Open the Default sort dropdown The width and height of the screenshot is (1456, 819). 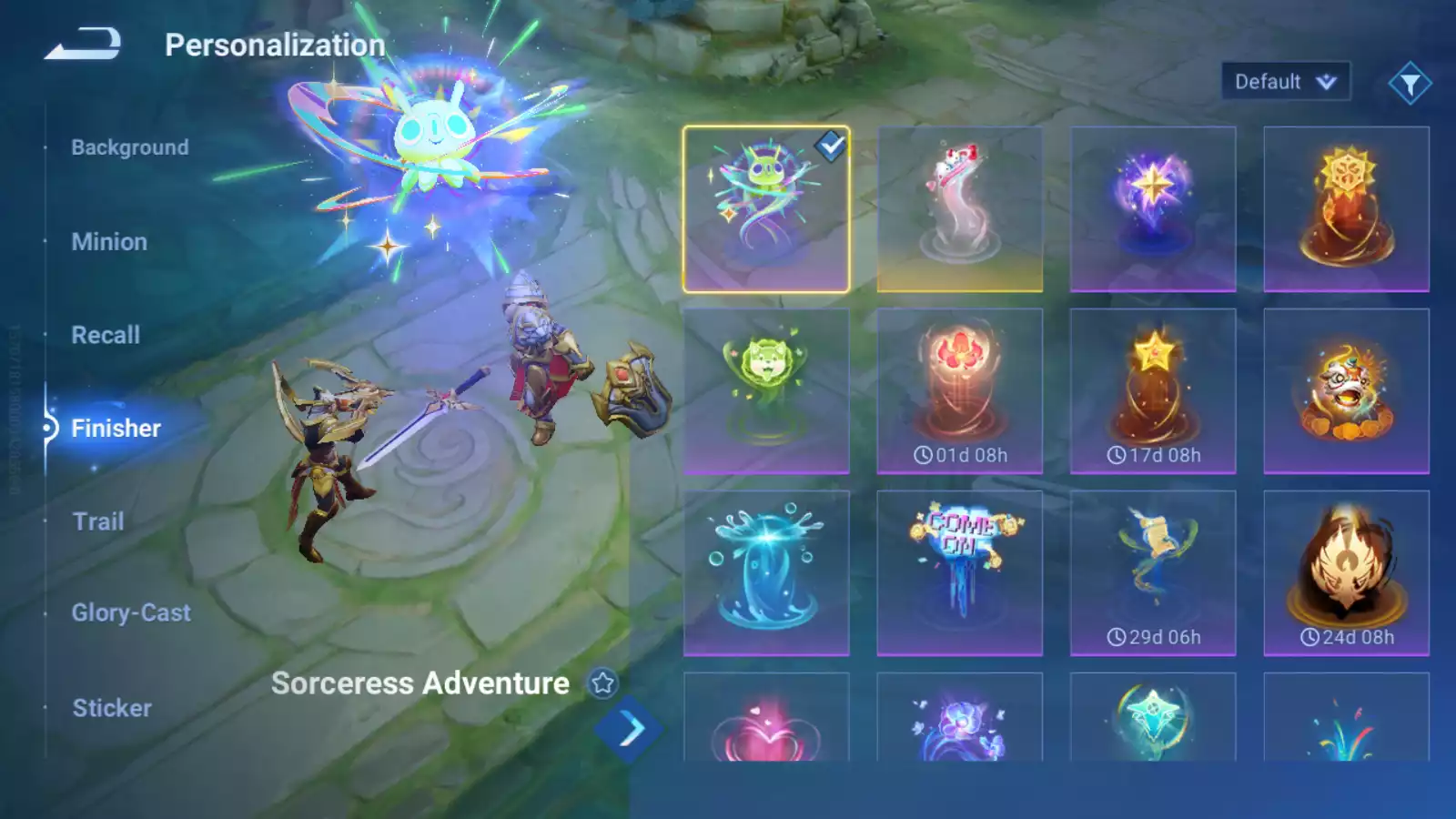[1285, 82]
